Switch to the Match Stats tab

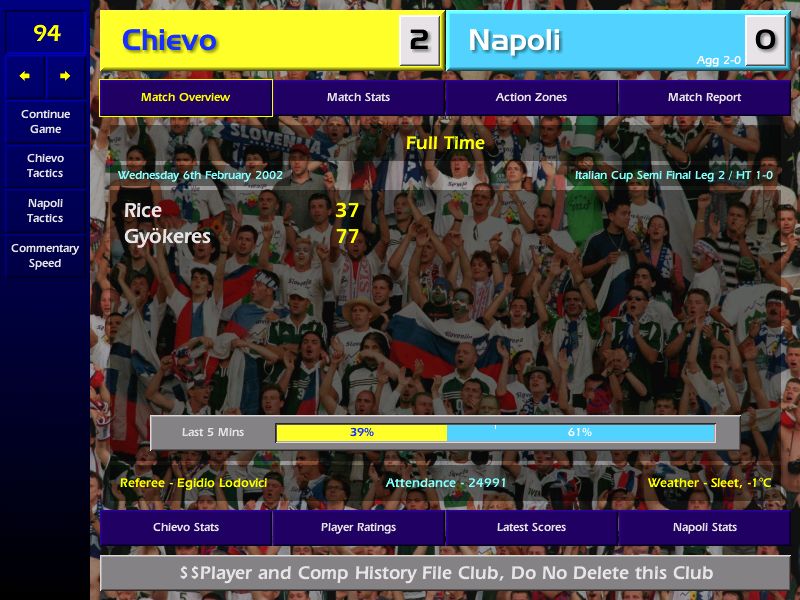tap(358, 98)
